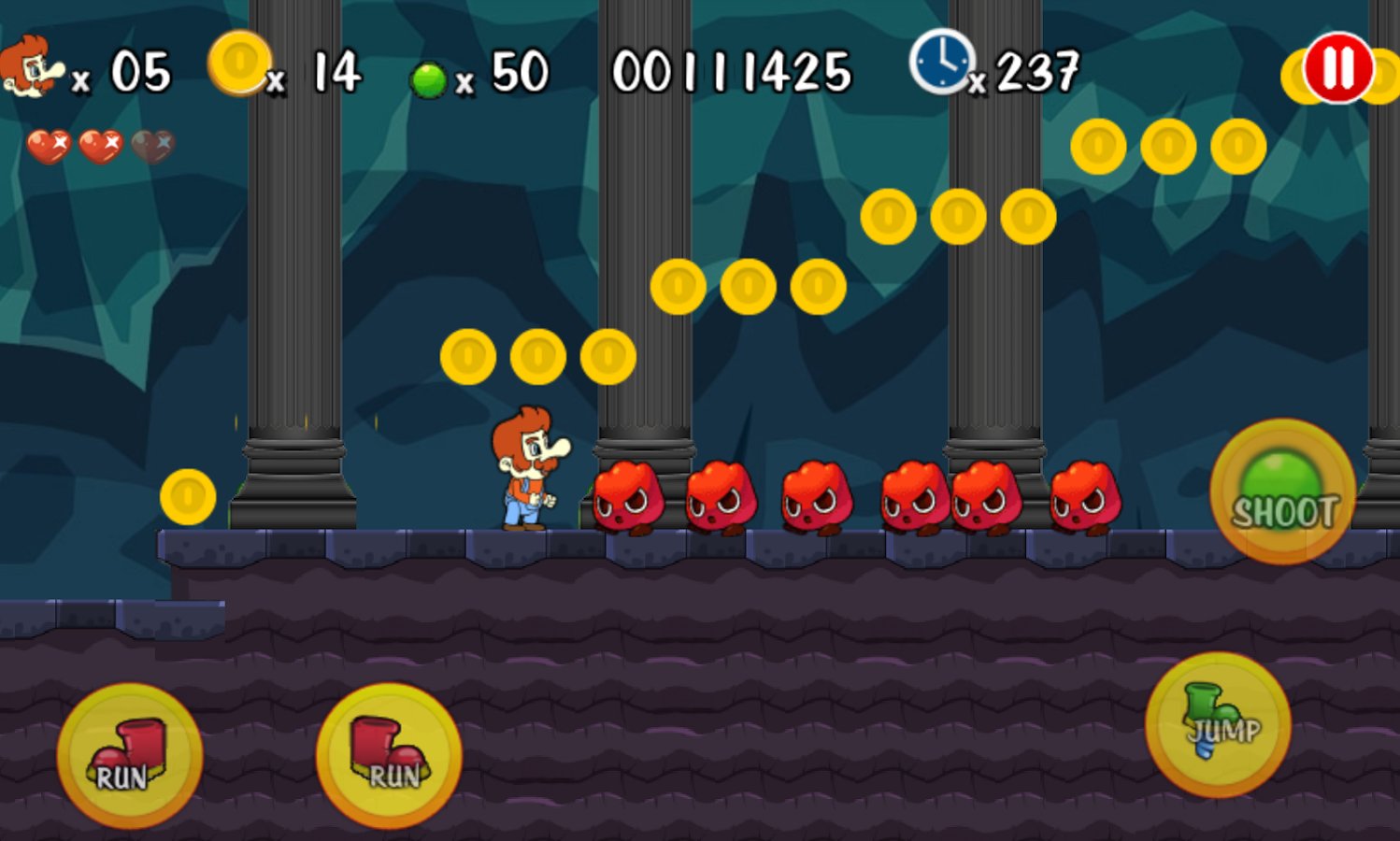Tap the right RUN button
1400x841 pixels.
point(388,757)
